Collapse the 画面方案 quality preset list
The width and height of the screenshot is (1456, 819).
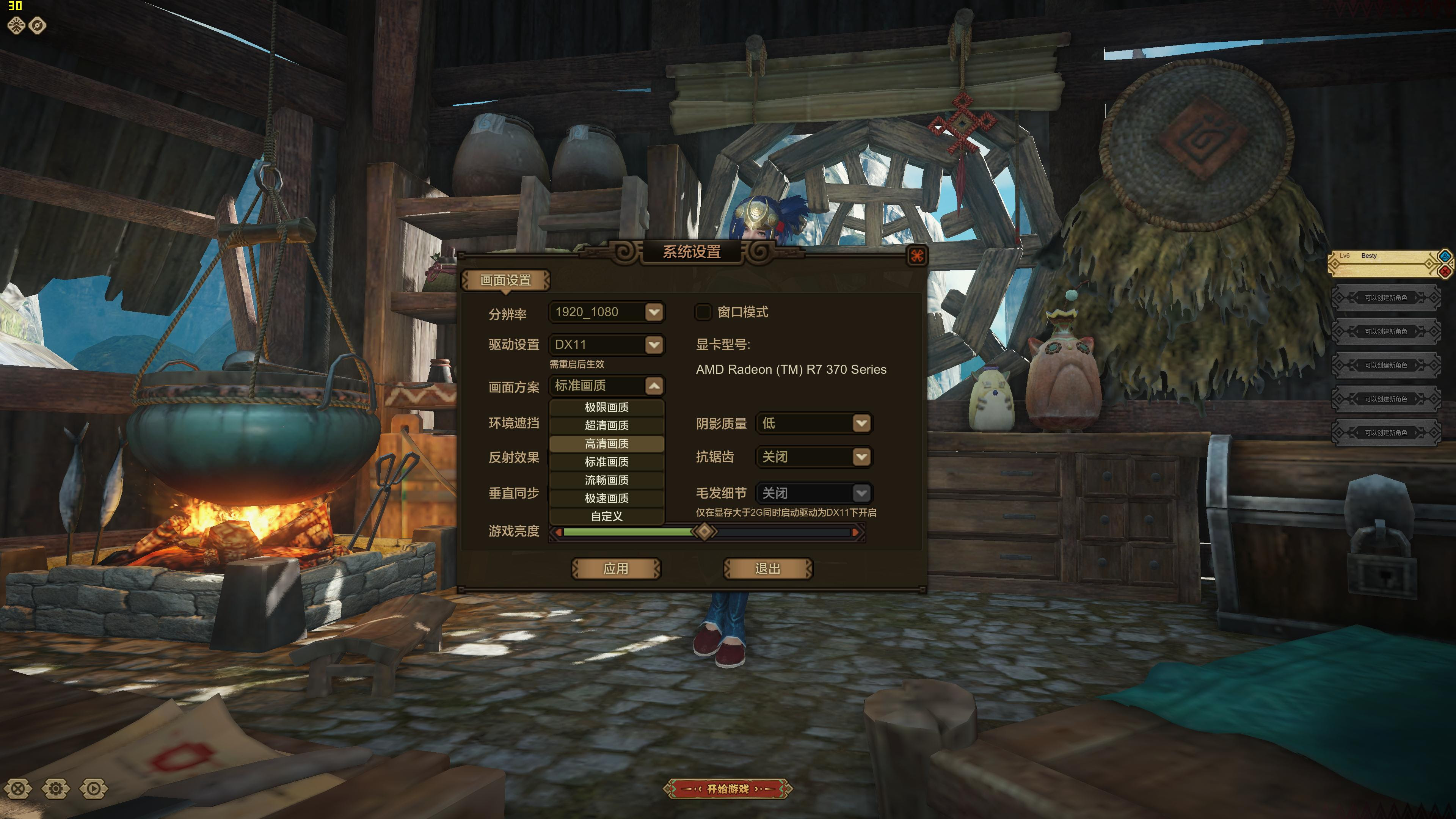(654, 386)
